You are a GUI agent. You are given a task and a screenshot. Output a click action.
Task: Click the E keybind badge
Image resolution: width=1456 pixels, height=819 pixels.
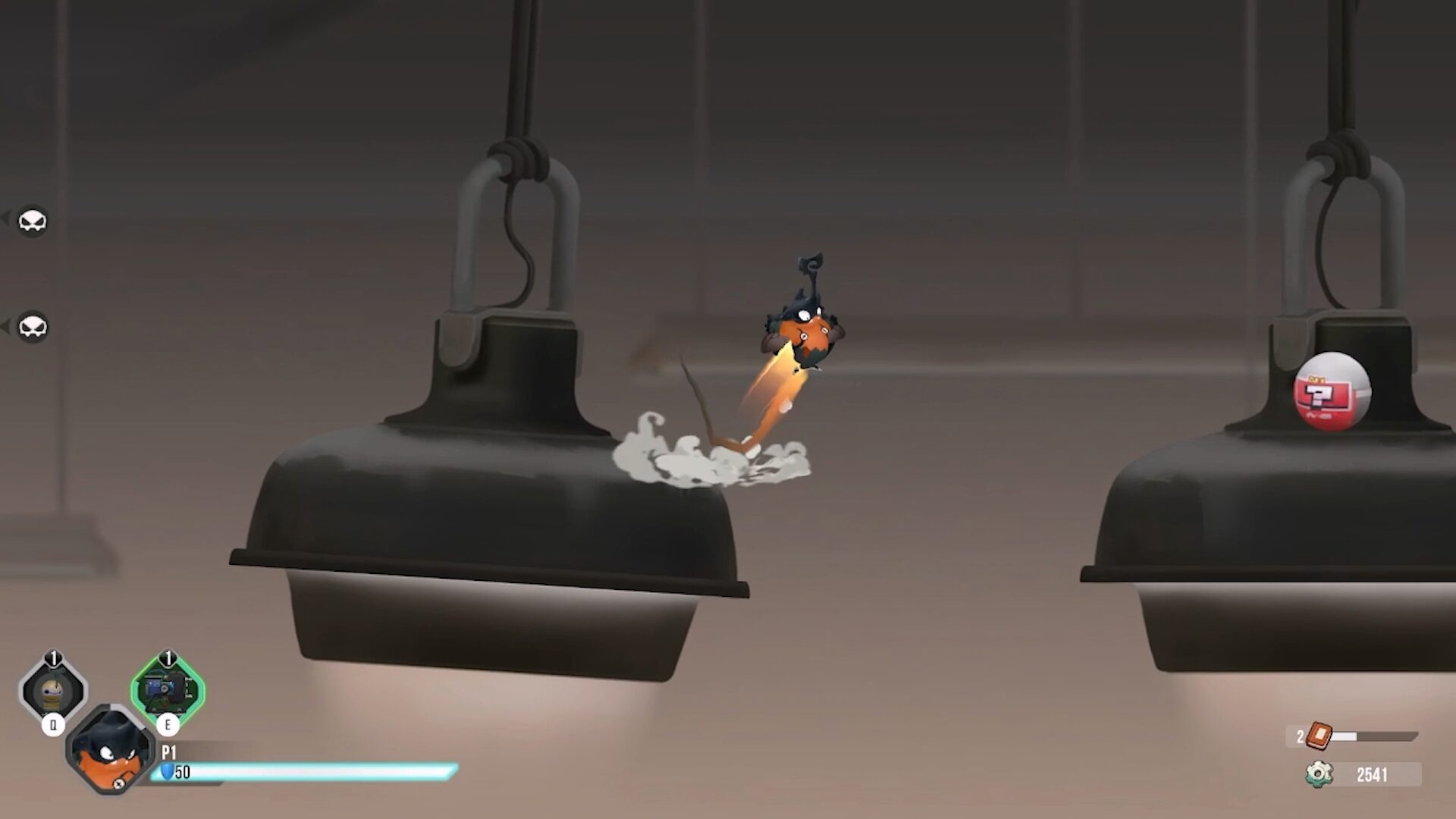coord(168,724)
